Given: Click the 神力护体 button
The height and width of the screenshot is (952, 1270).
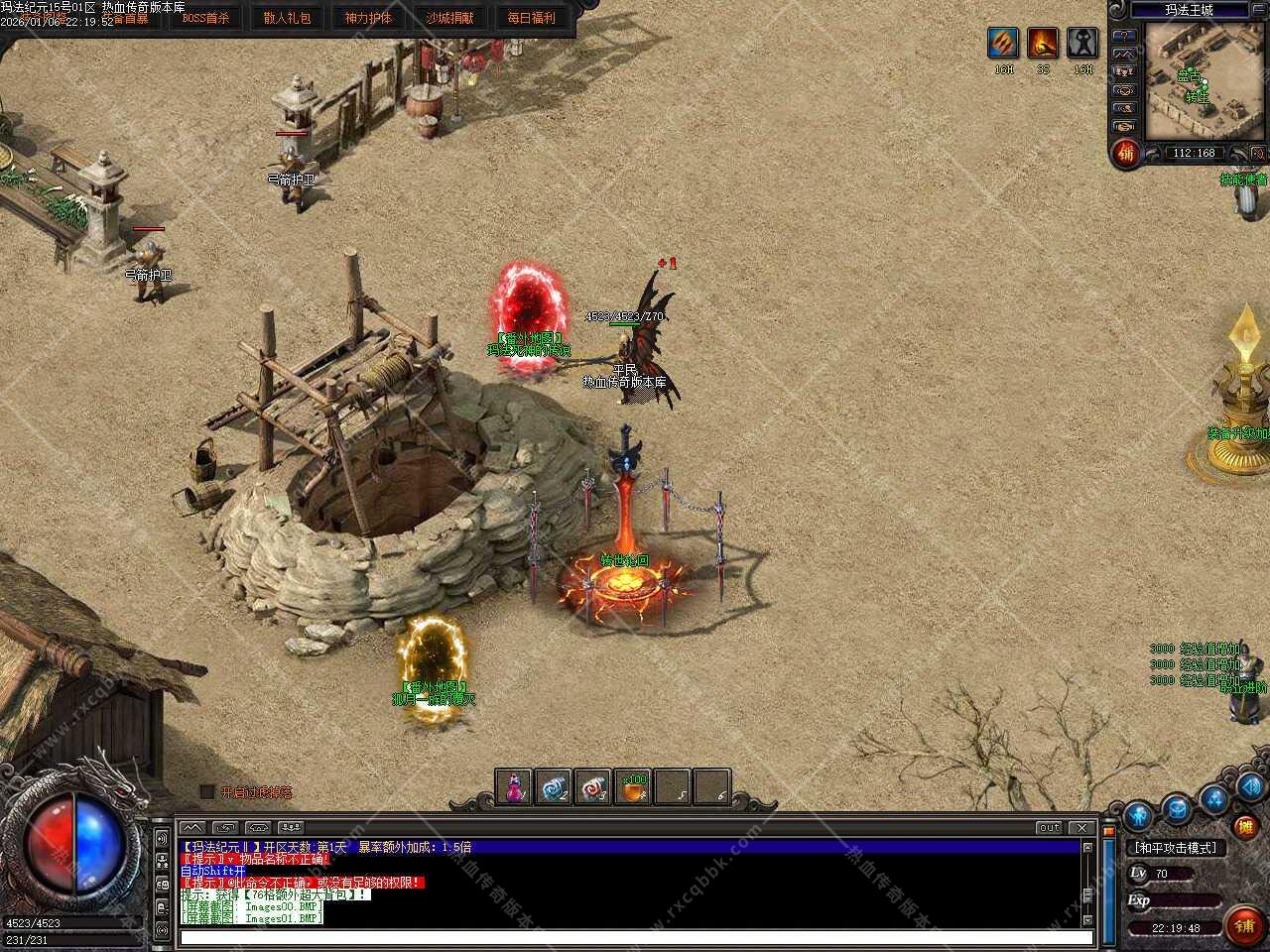Looking at the screenshot, I should [368, 18].
